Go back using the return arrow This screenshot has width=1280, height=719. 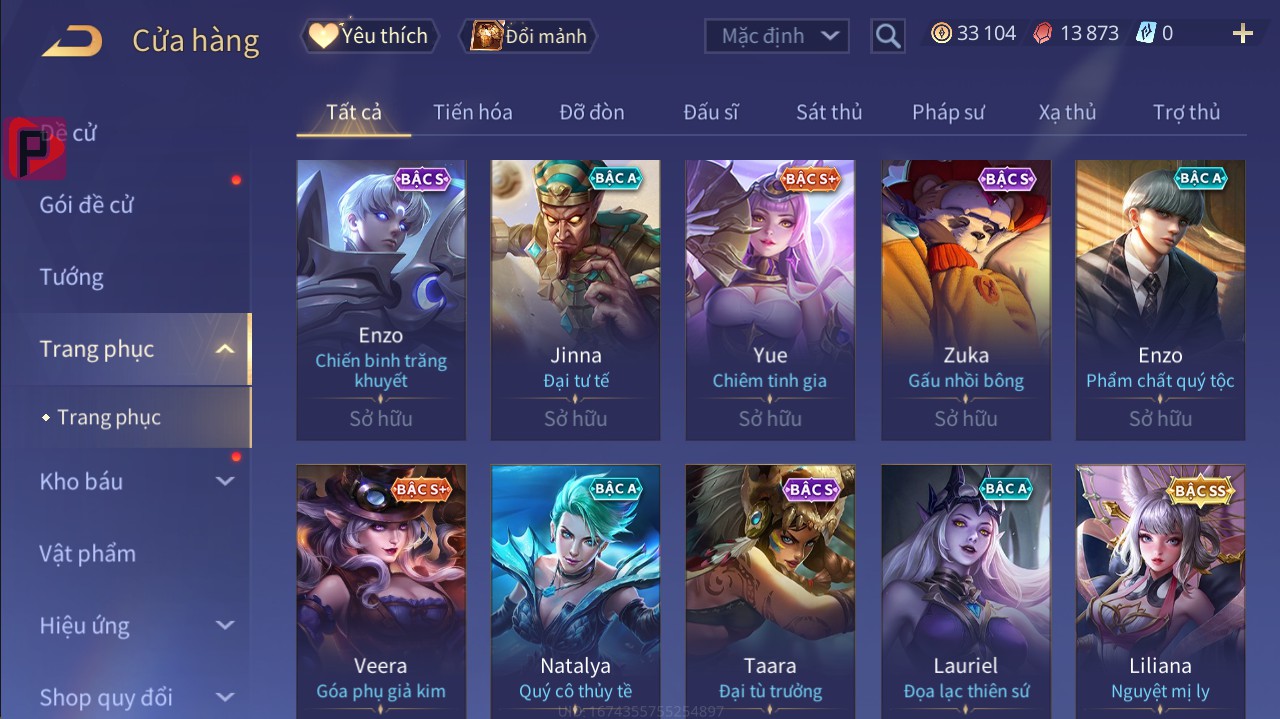[x=72, y=41]
